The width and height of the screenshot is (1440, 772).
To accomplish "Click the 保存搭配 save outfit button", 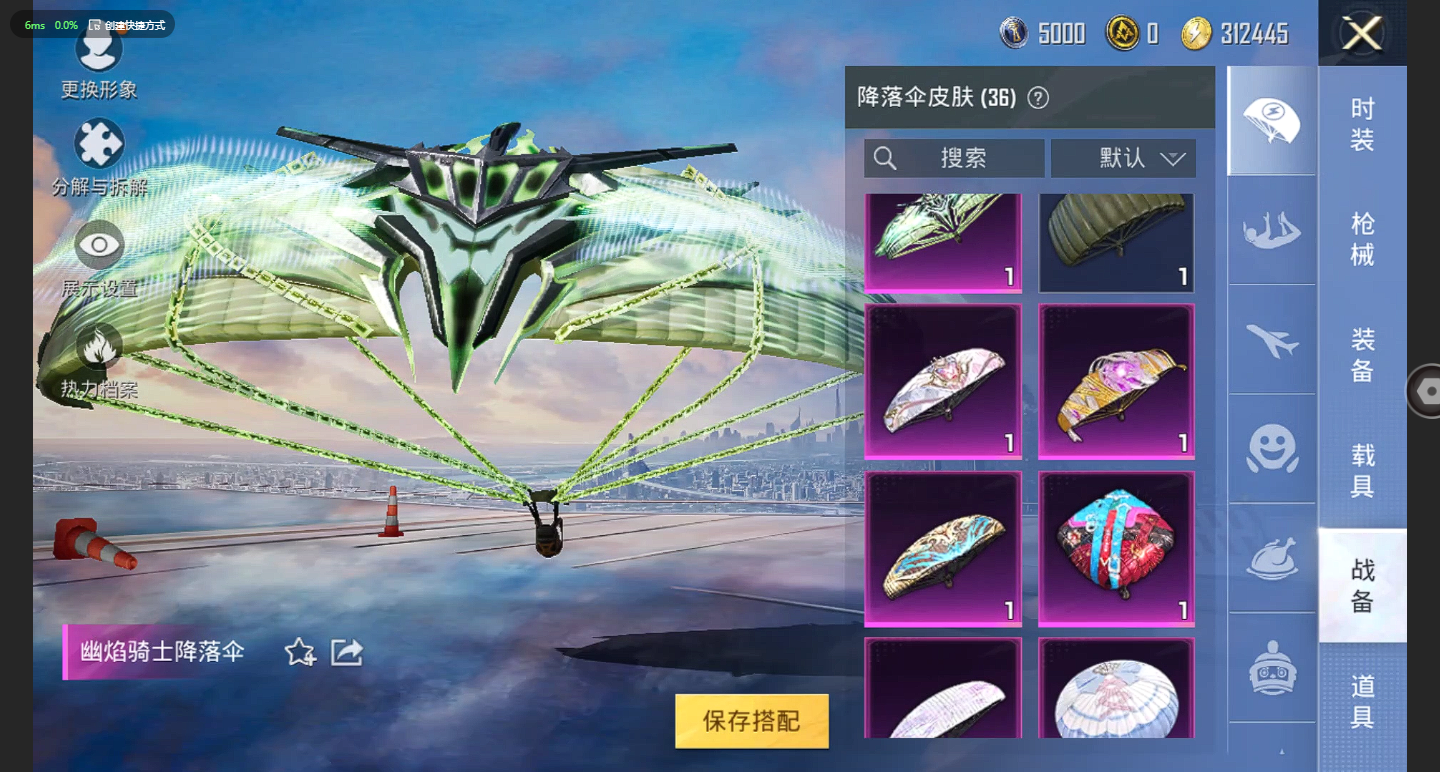I will click(752, 721).
